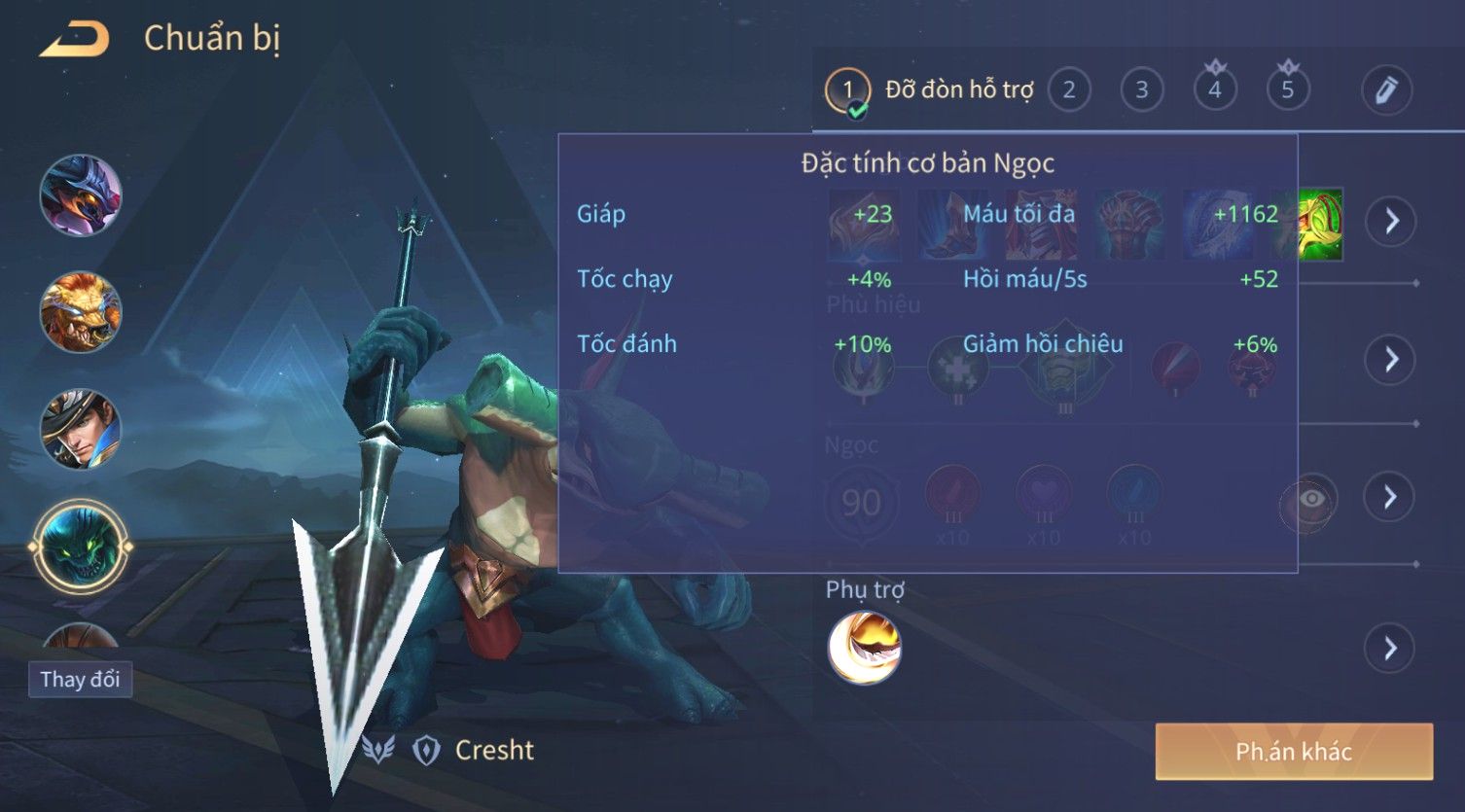Open the Phù hiệu details arrow
The image size is (1465, 812).
1391,360
